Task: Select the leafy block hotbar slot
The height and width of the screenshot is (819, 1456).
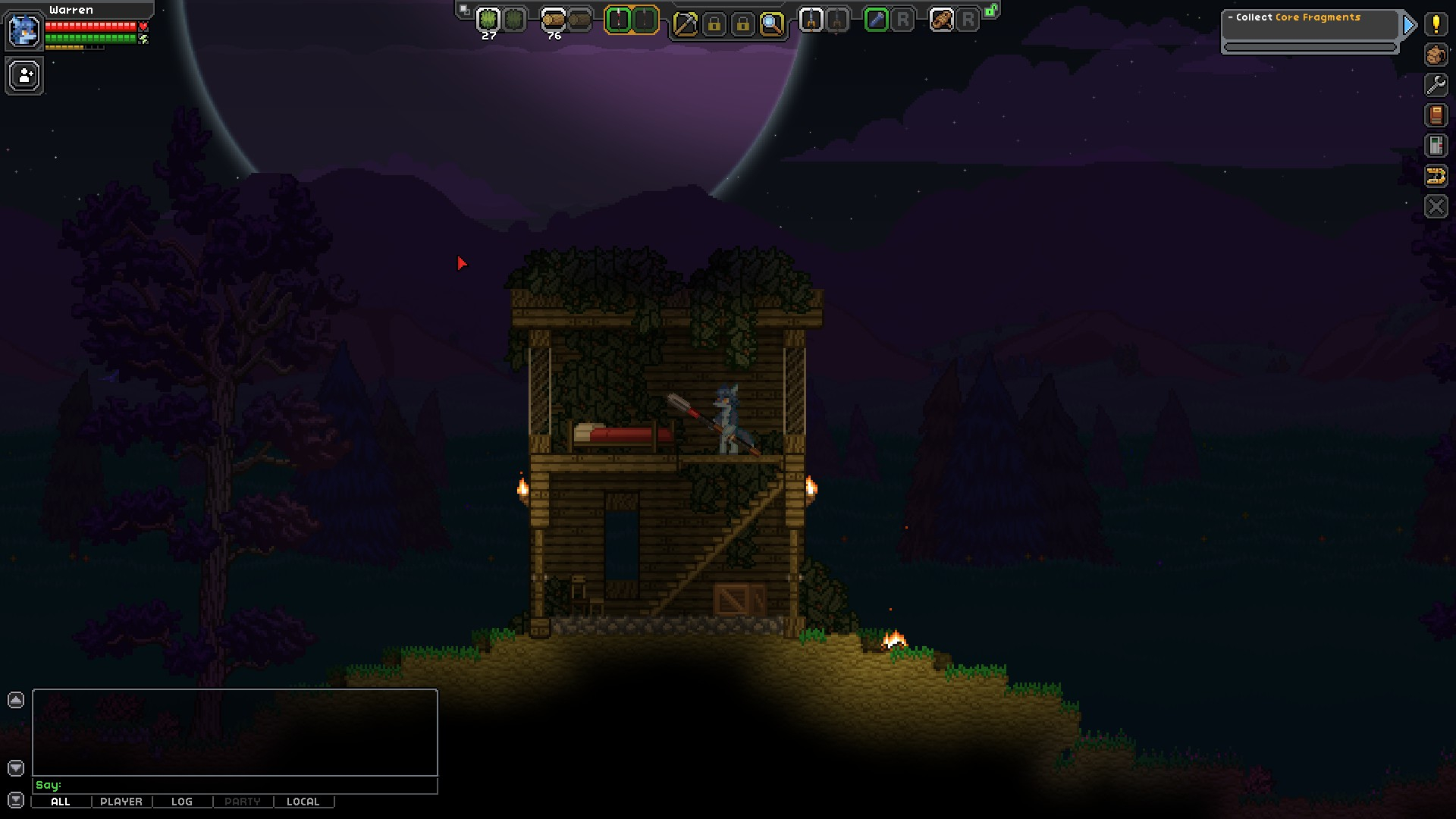Action: [488, 20]
